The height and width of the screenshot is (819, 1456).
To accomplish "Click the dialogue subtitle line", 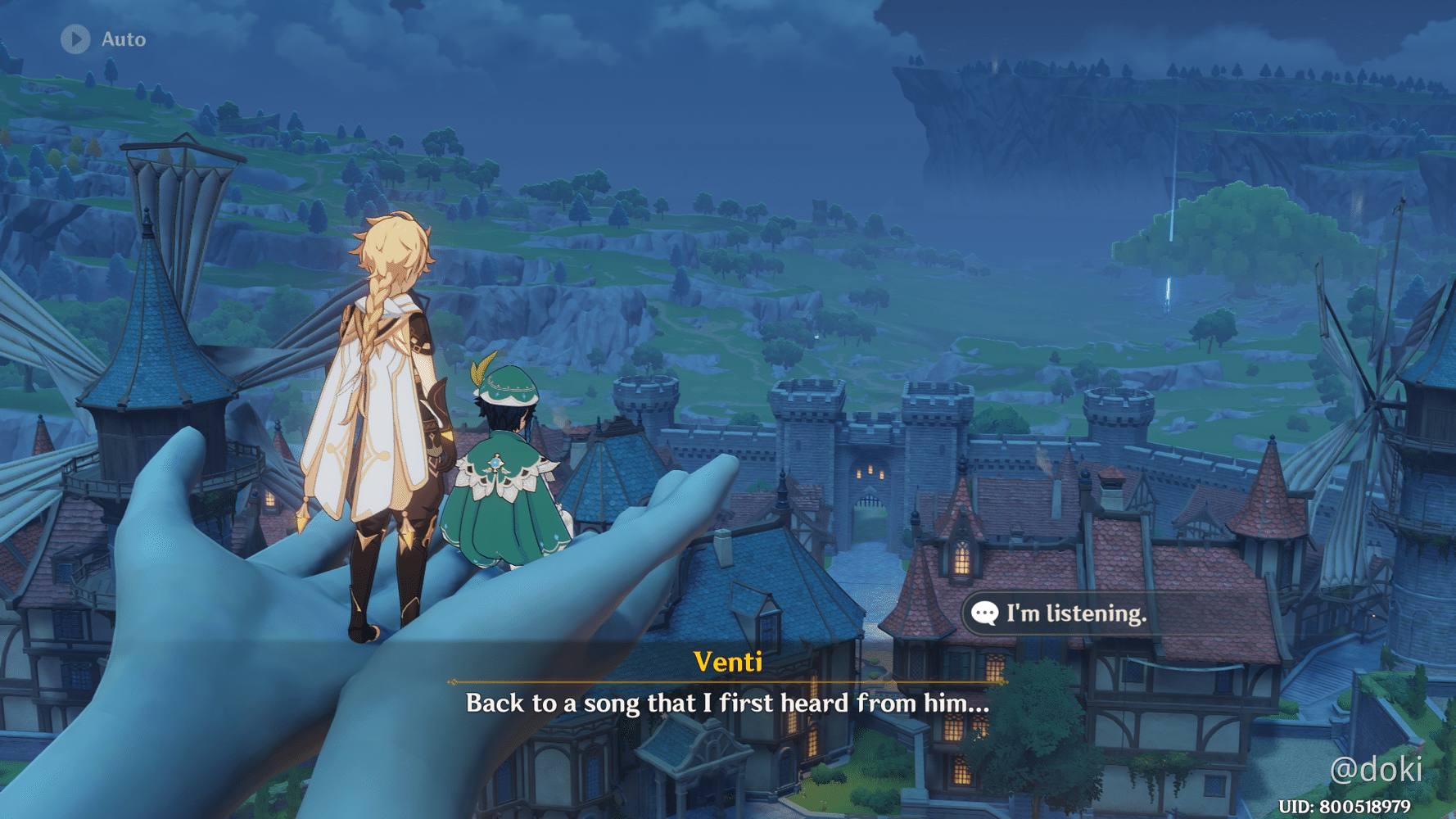I will tap(728, 703).
